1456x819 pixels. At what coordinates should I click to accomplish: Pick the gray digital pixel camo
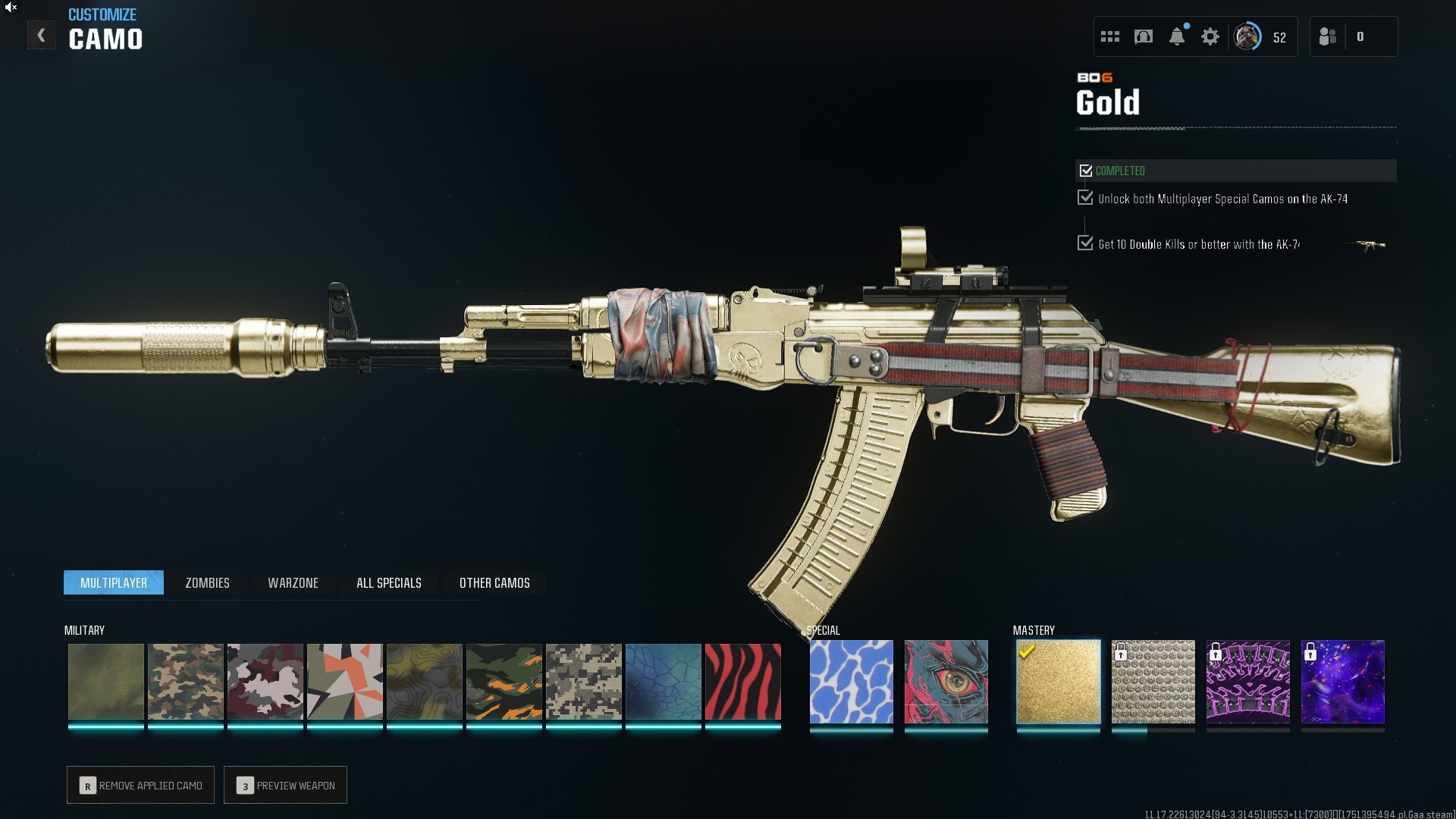point(583,682)
